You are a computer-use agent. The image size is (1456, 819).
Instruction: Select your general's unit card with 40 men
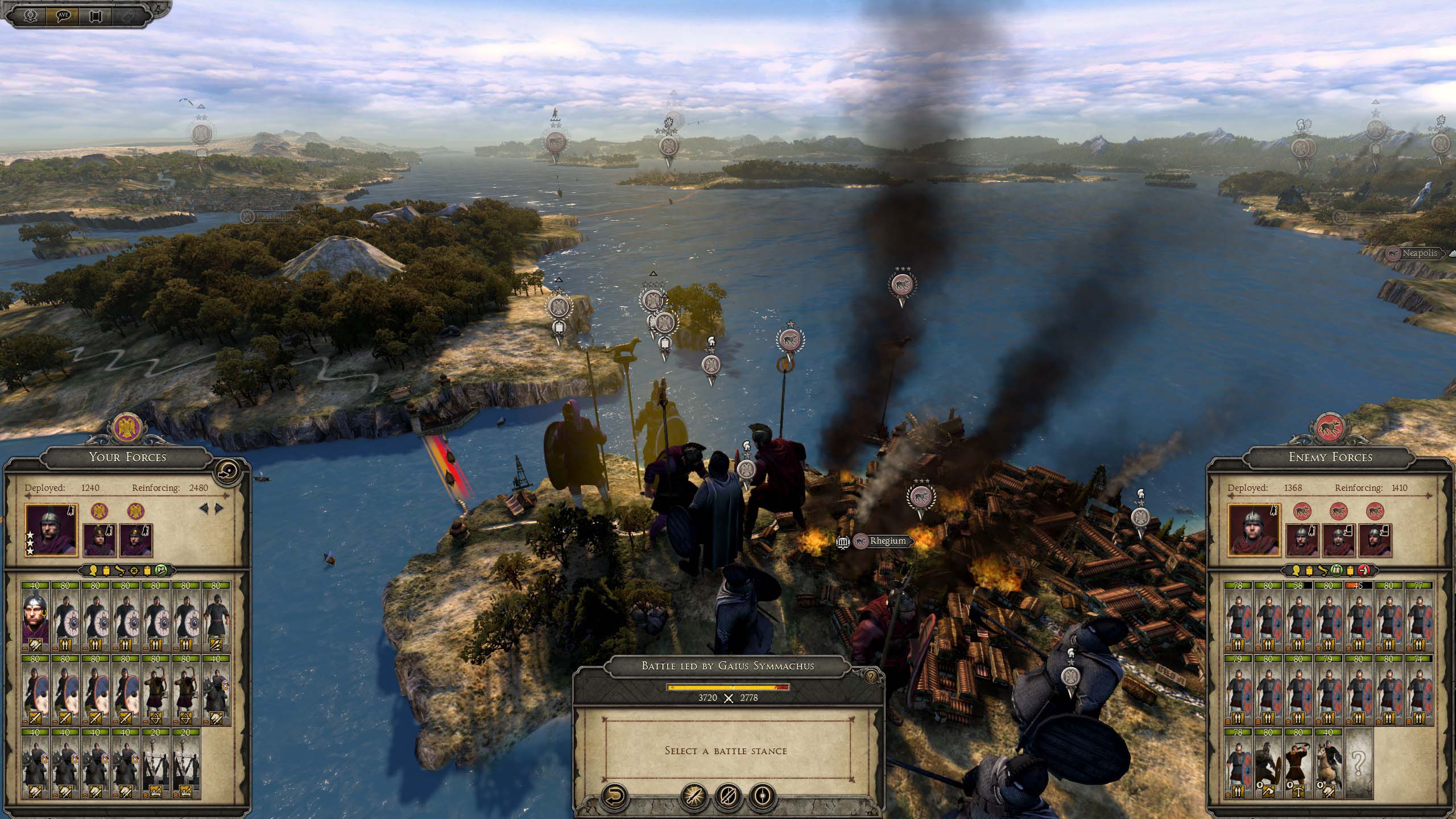[x=35, y=615]
